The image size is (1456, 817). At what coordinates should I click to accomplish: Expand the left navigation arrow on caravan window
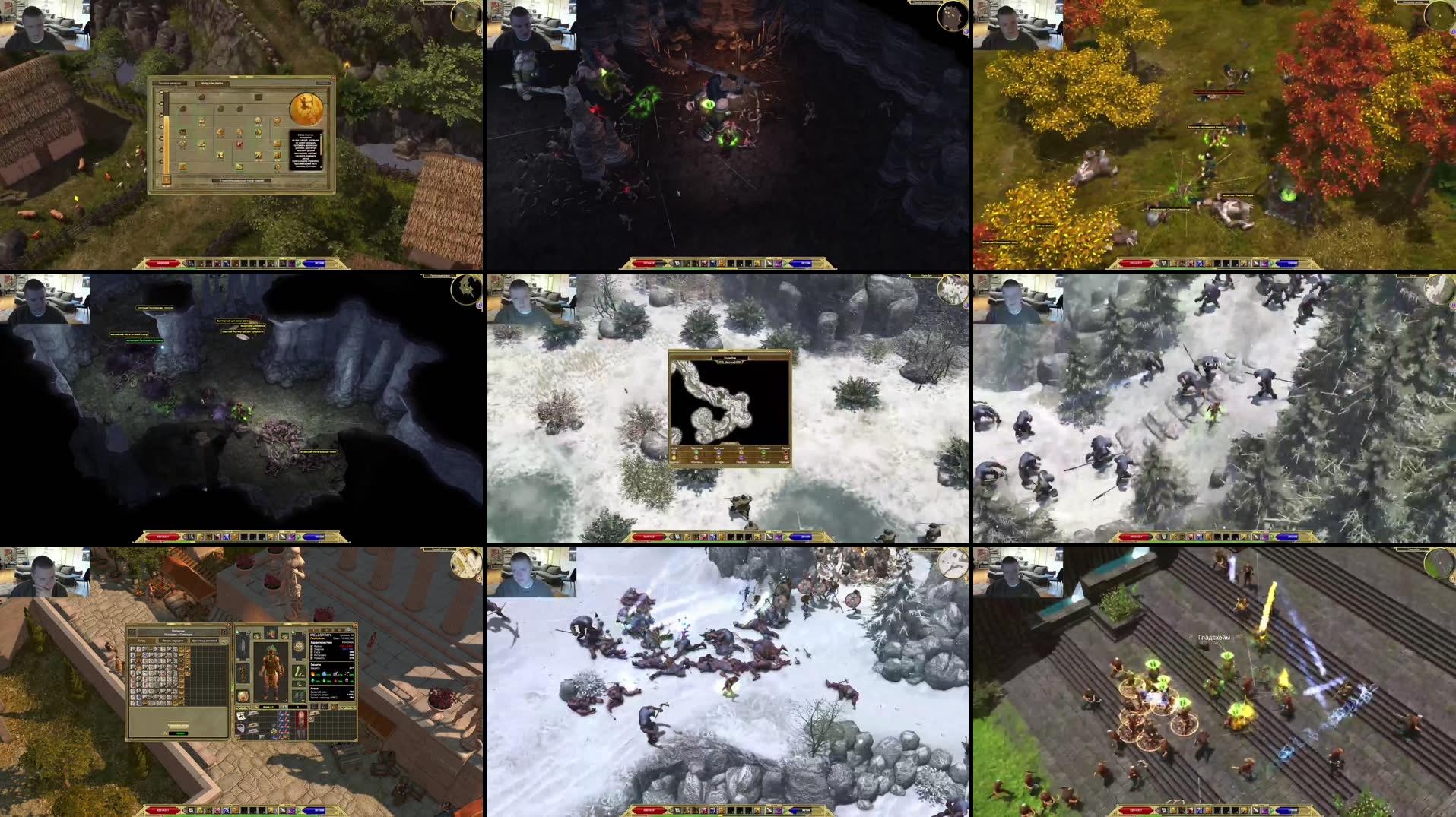pyautogui.click(x=132, y=632)
